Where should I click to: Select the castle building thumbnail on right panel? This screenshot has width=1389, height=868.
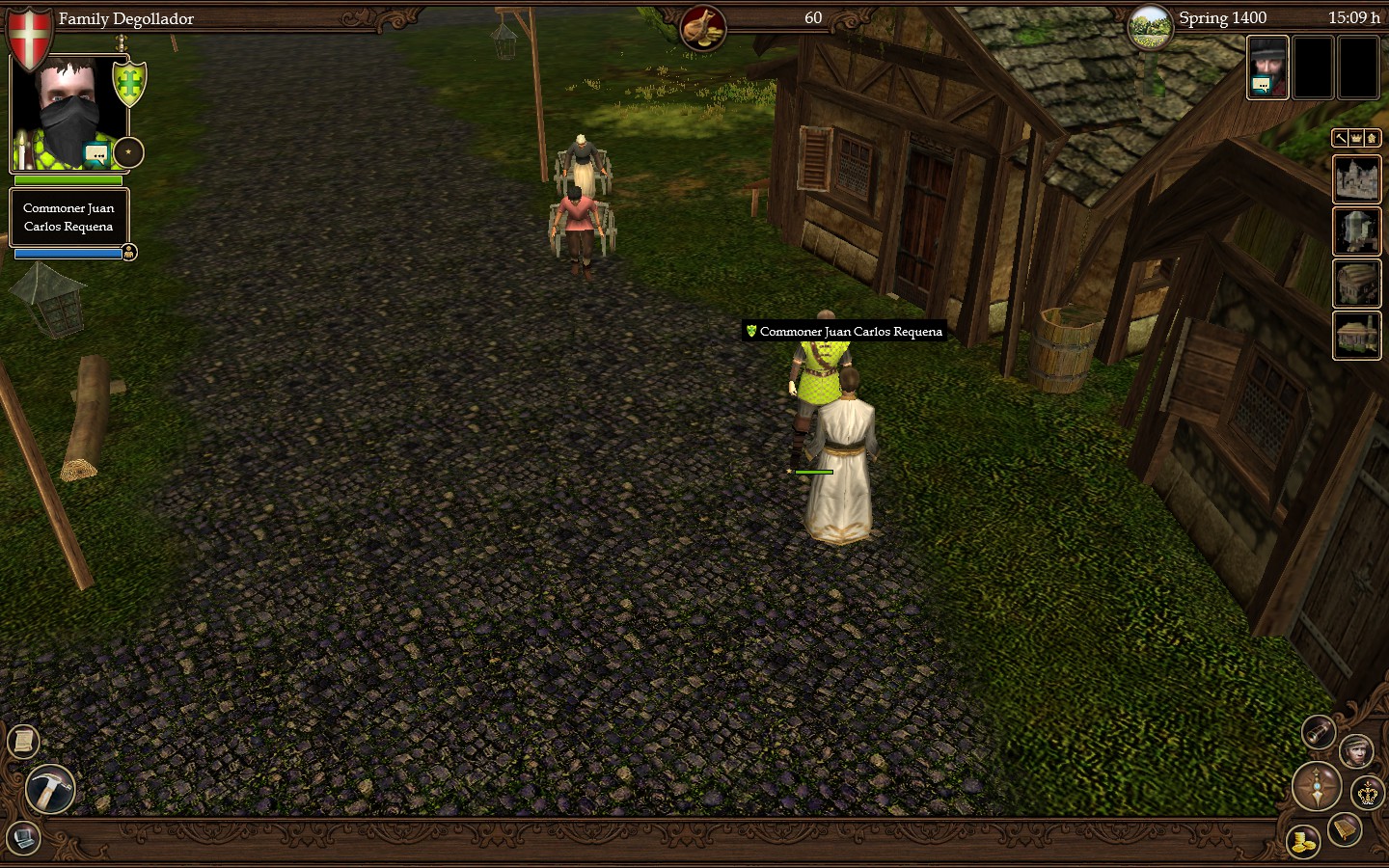(1357, 180)
